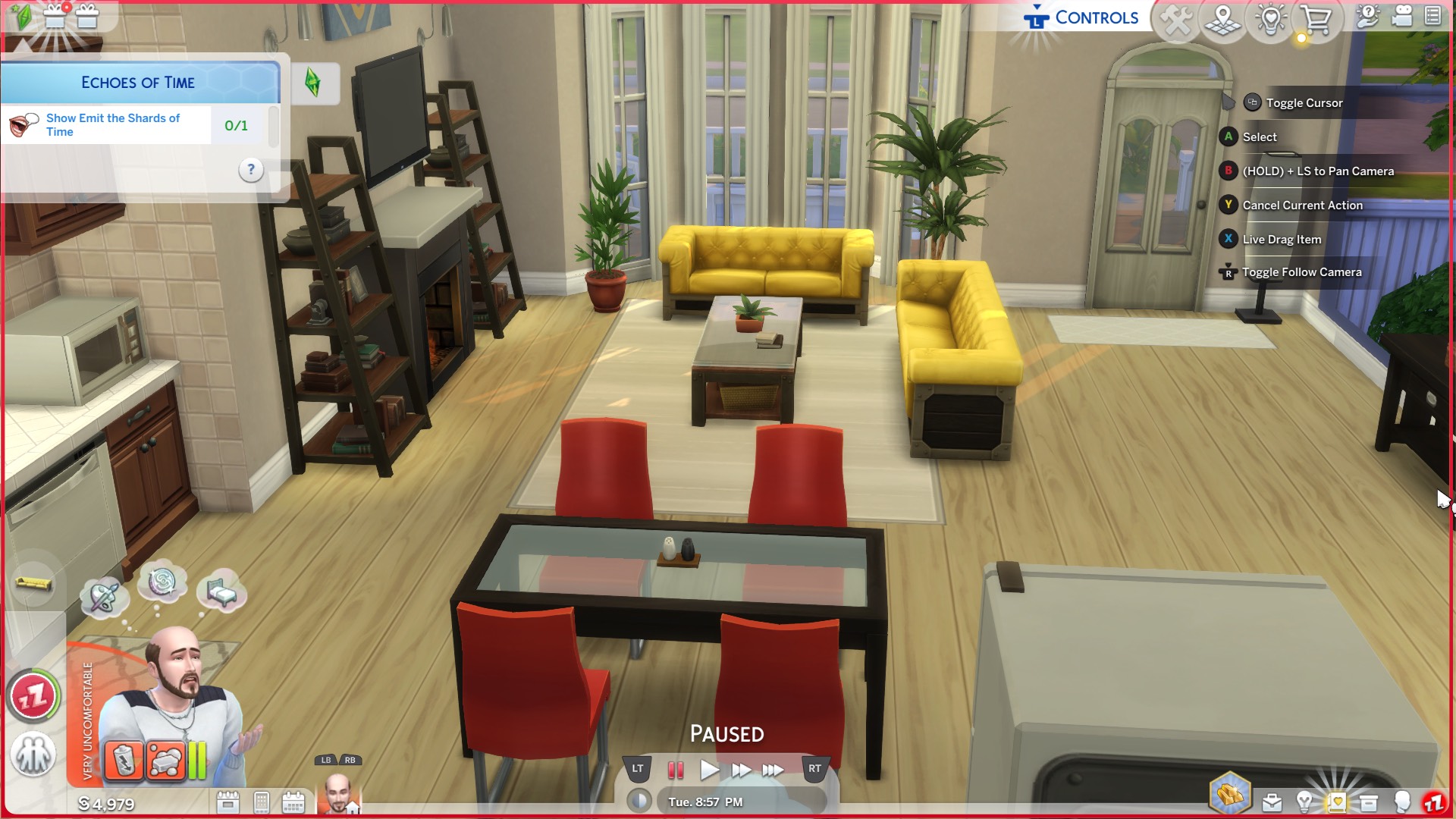The height and width of the screenshot is (819, 1456).
Task: Click the Show Emit the Shards of Time goal
Action: (112, 124)
